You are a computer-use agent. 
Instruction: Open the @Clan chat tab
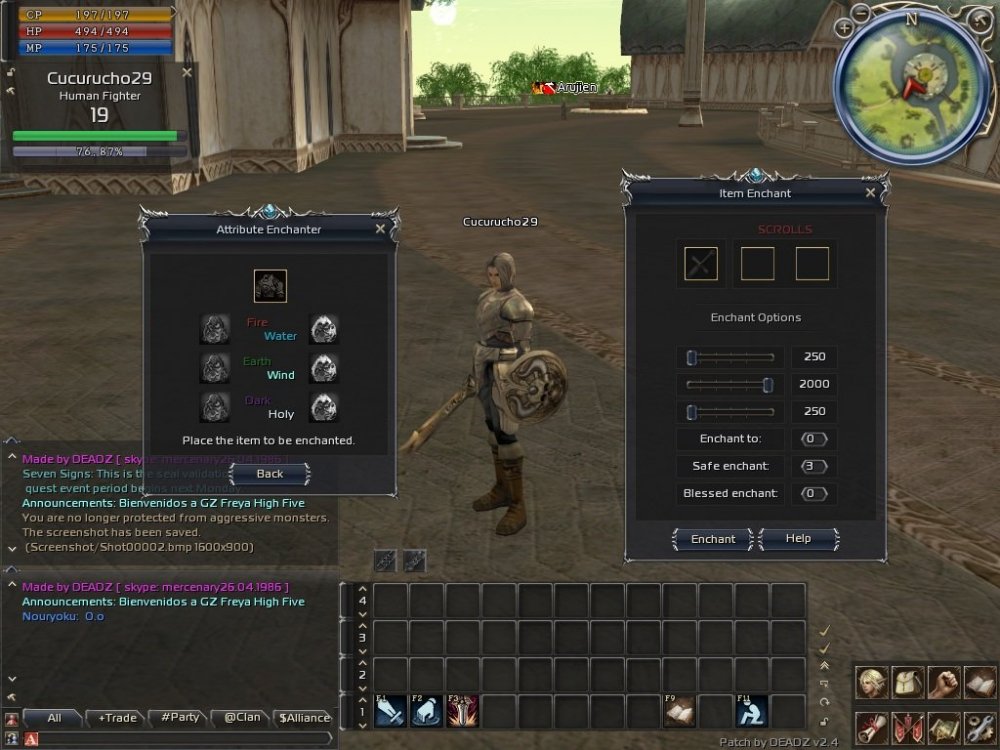[x=240, y=717]
